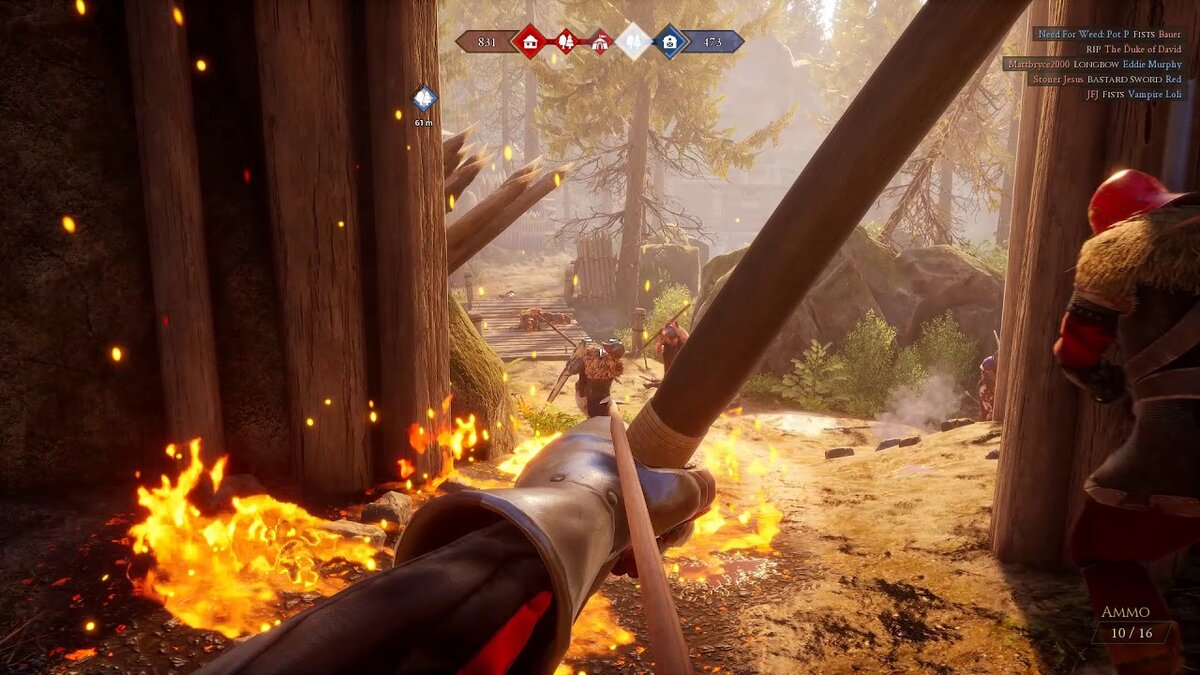Viewport: 1200px width, 675px height.
Task: Click the red house objective icon
Action: point(527,41)
